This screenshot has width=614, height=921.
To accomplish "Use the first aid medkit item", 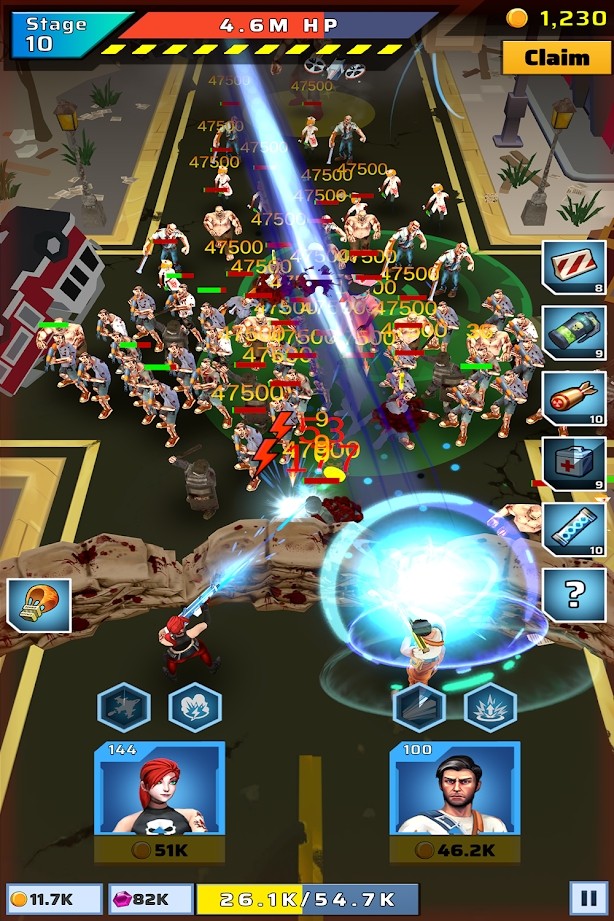I will coord(574,463).
